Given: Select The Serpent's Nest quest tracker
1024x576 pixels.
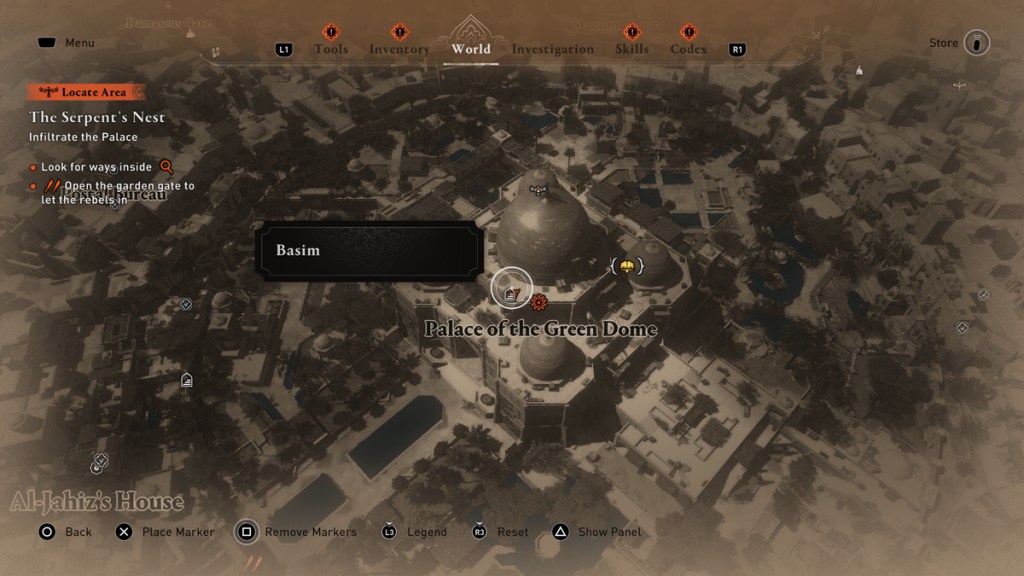Looking at the screenshot, I should pyautogui.click(x=97, y=117).
